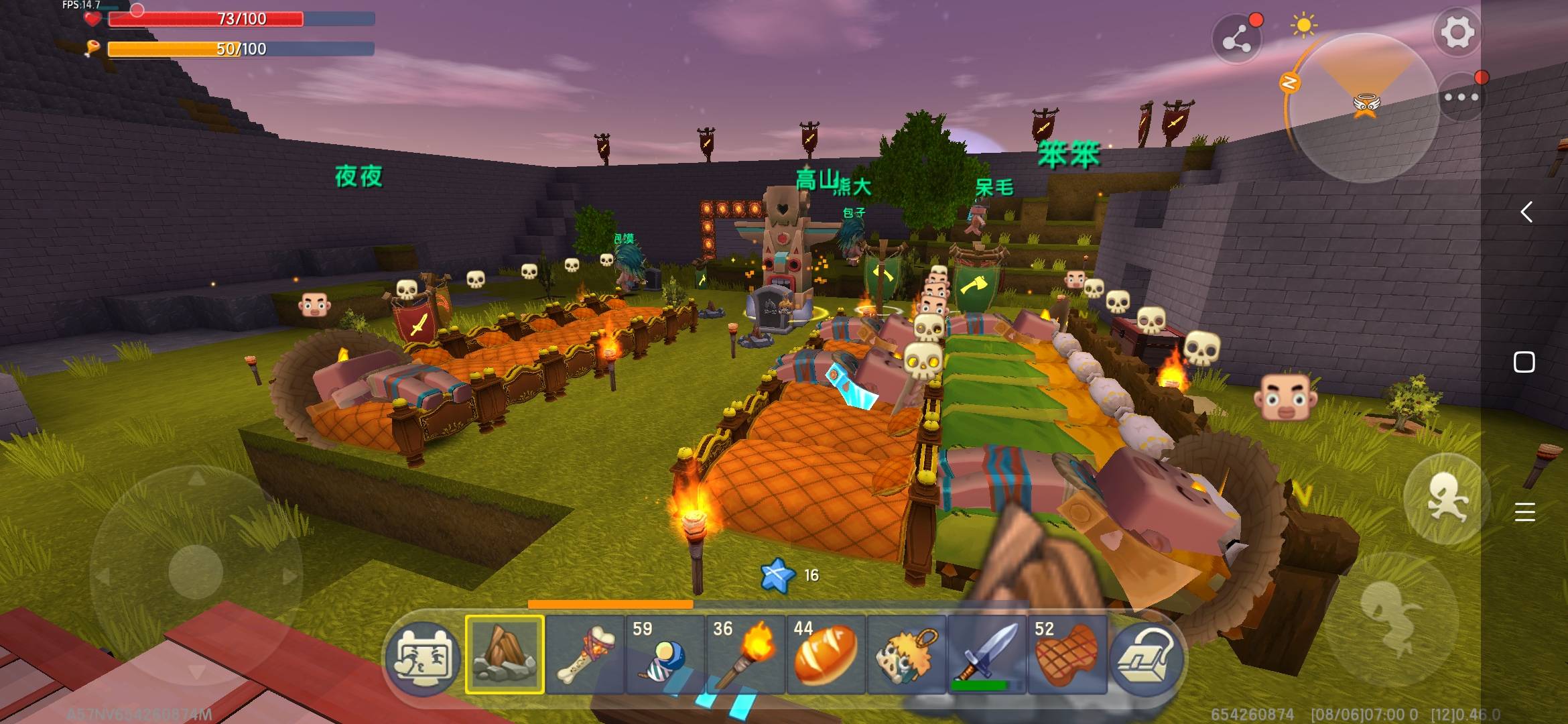Pick the furry mask charm slot
Screen dimensions: 1568x724
click(x=907, y=654)
